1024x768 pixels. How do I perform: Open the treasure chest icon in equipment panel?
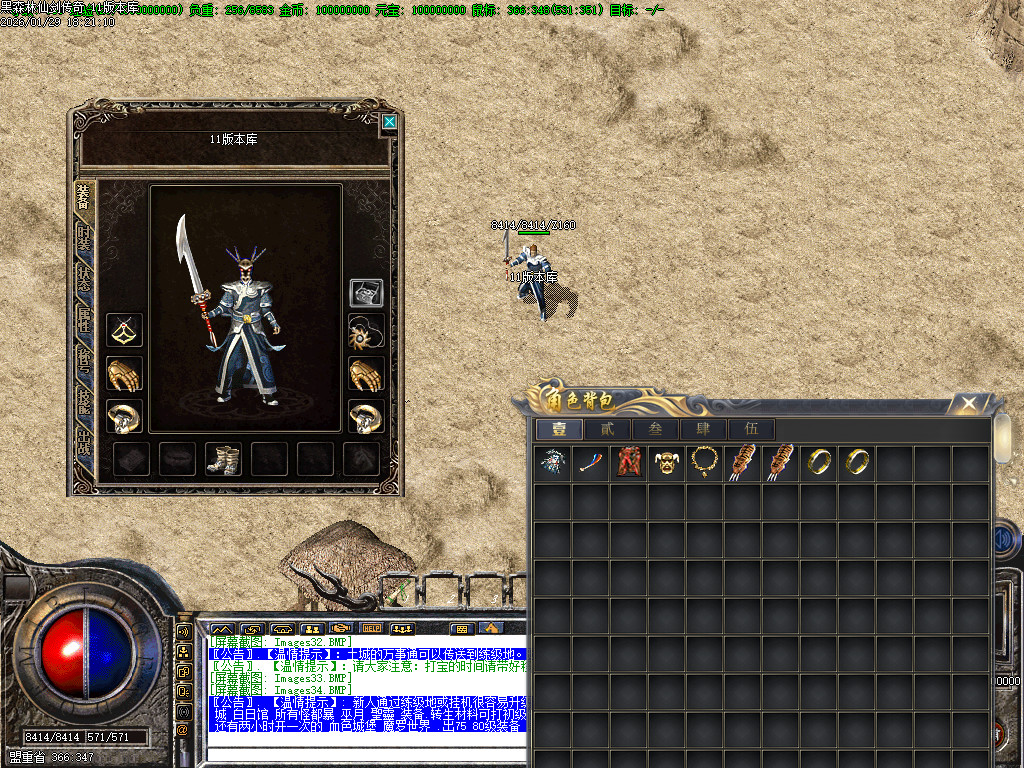pyautogui.click(x=365, y=293)
